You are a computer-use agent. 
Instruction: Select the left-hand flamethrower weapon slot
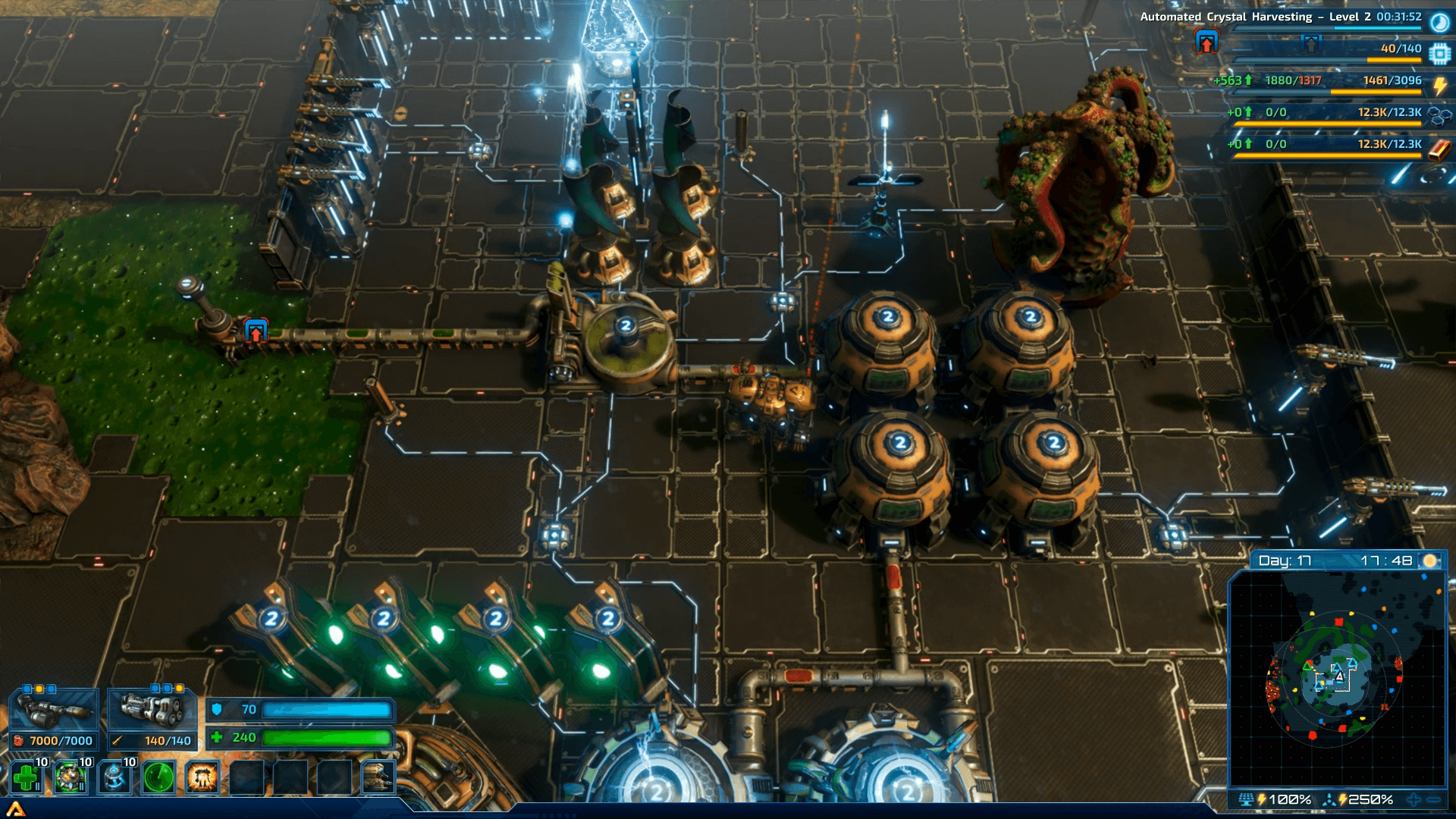click(53, 712)
